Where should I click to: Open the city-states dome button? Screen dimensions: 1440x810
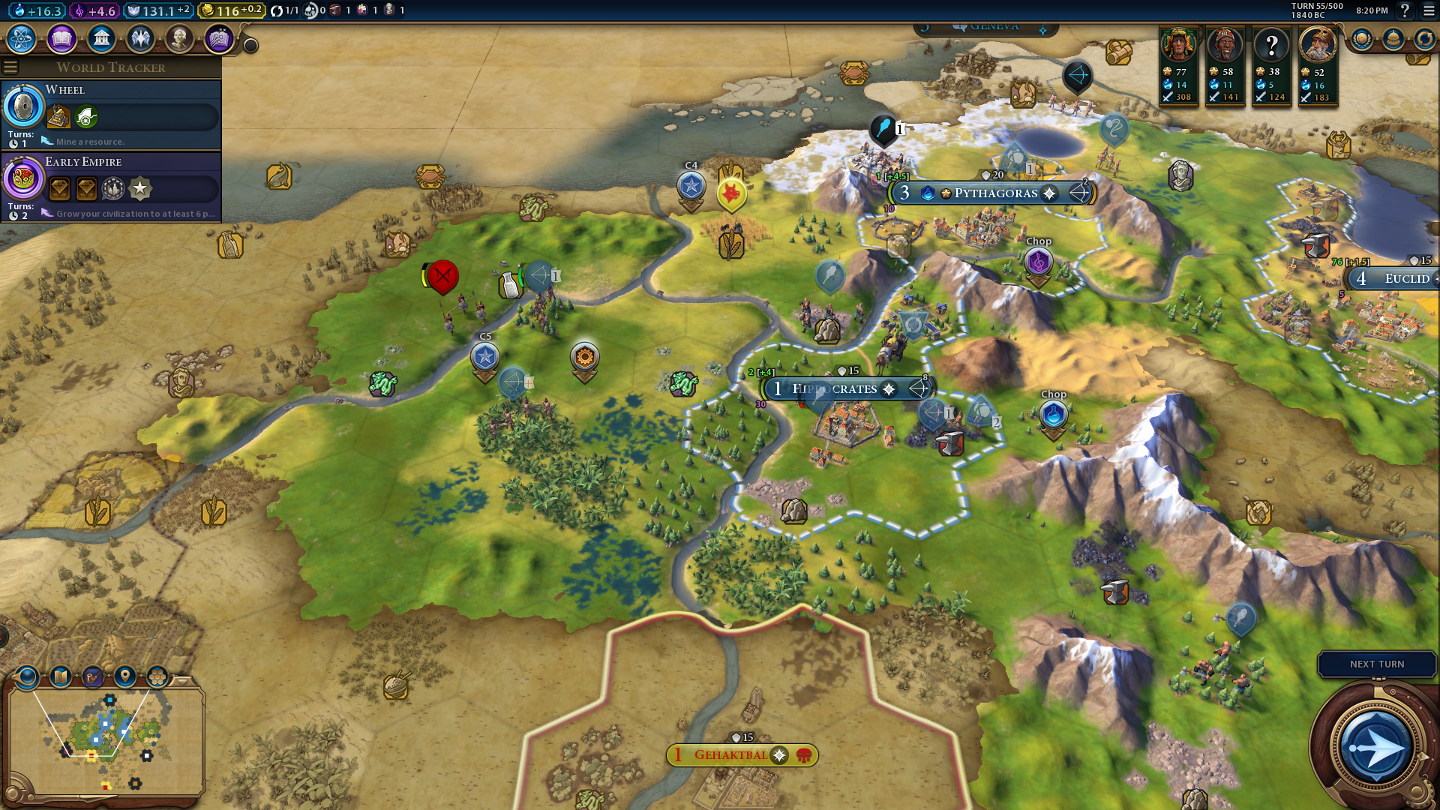(1393, 39)
